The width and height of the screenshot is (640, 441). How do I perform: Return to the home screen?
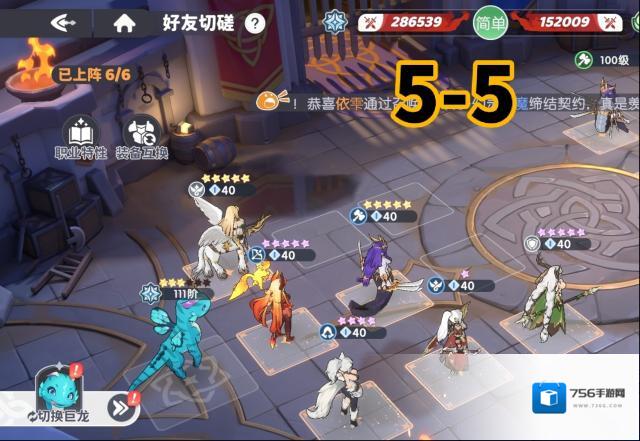(124, 22)
